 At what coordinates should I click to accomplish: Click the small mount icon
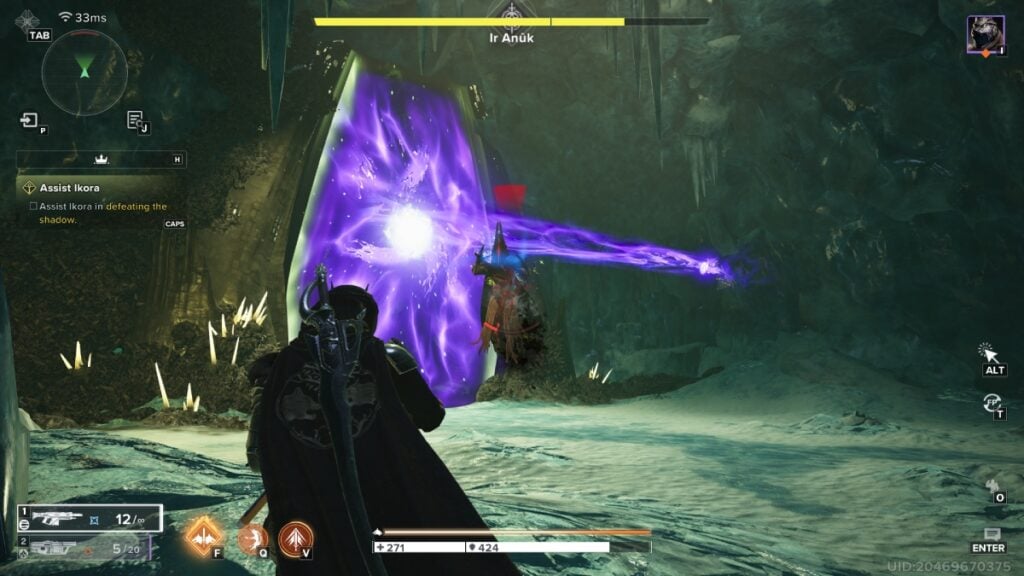click(993, 486)
